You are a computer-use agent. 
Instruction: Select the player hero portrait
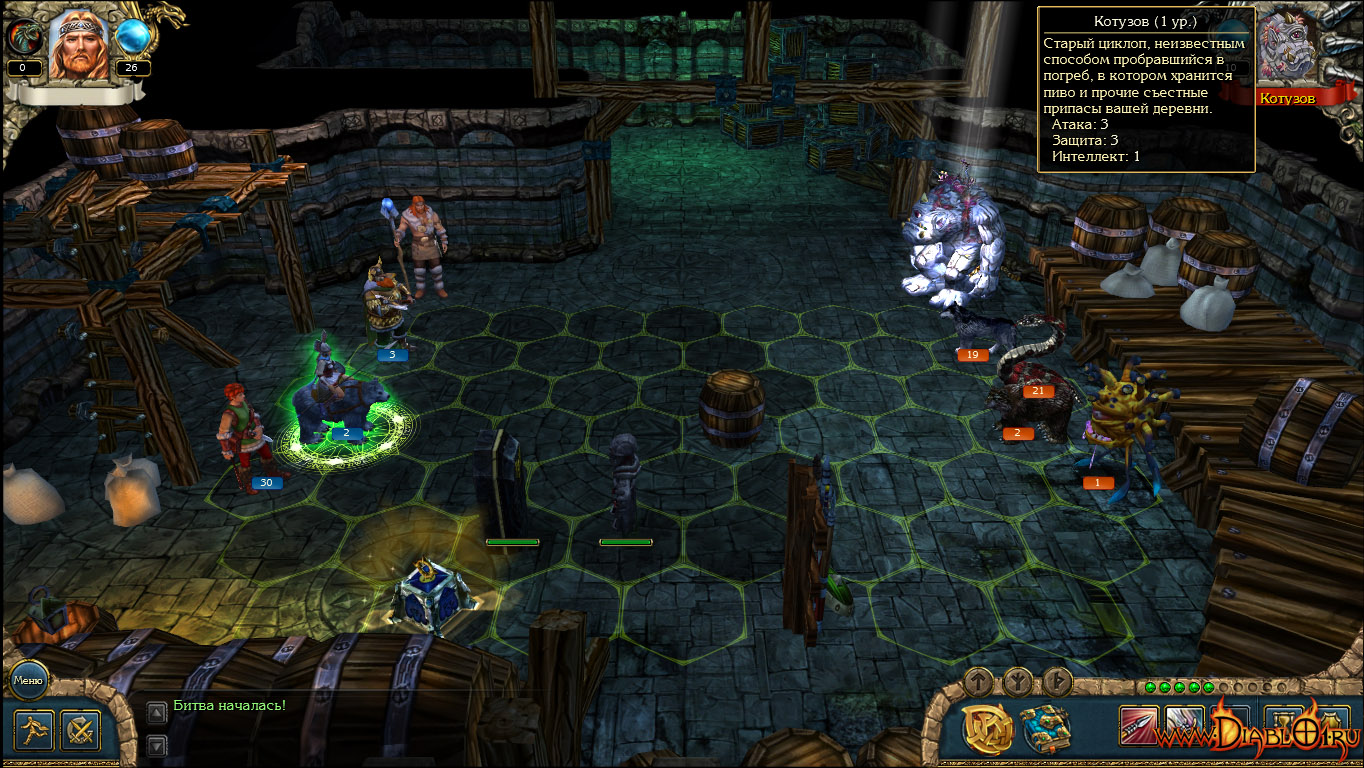coord(78,45)
